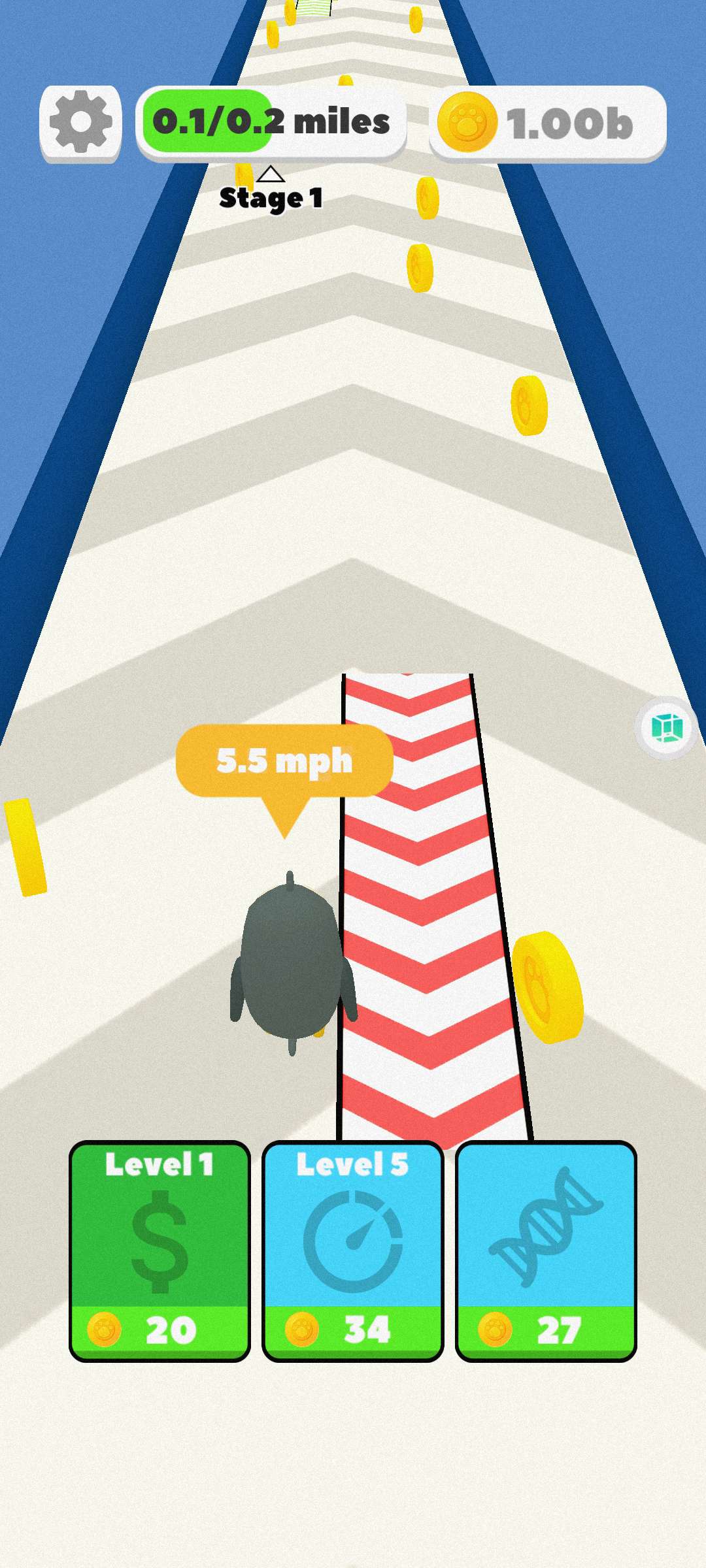
Task: Purchase the Level 5 speedometer upgrade
Action: 353,1250
